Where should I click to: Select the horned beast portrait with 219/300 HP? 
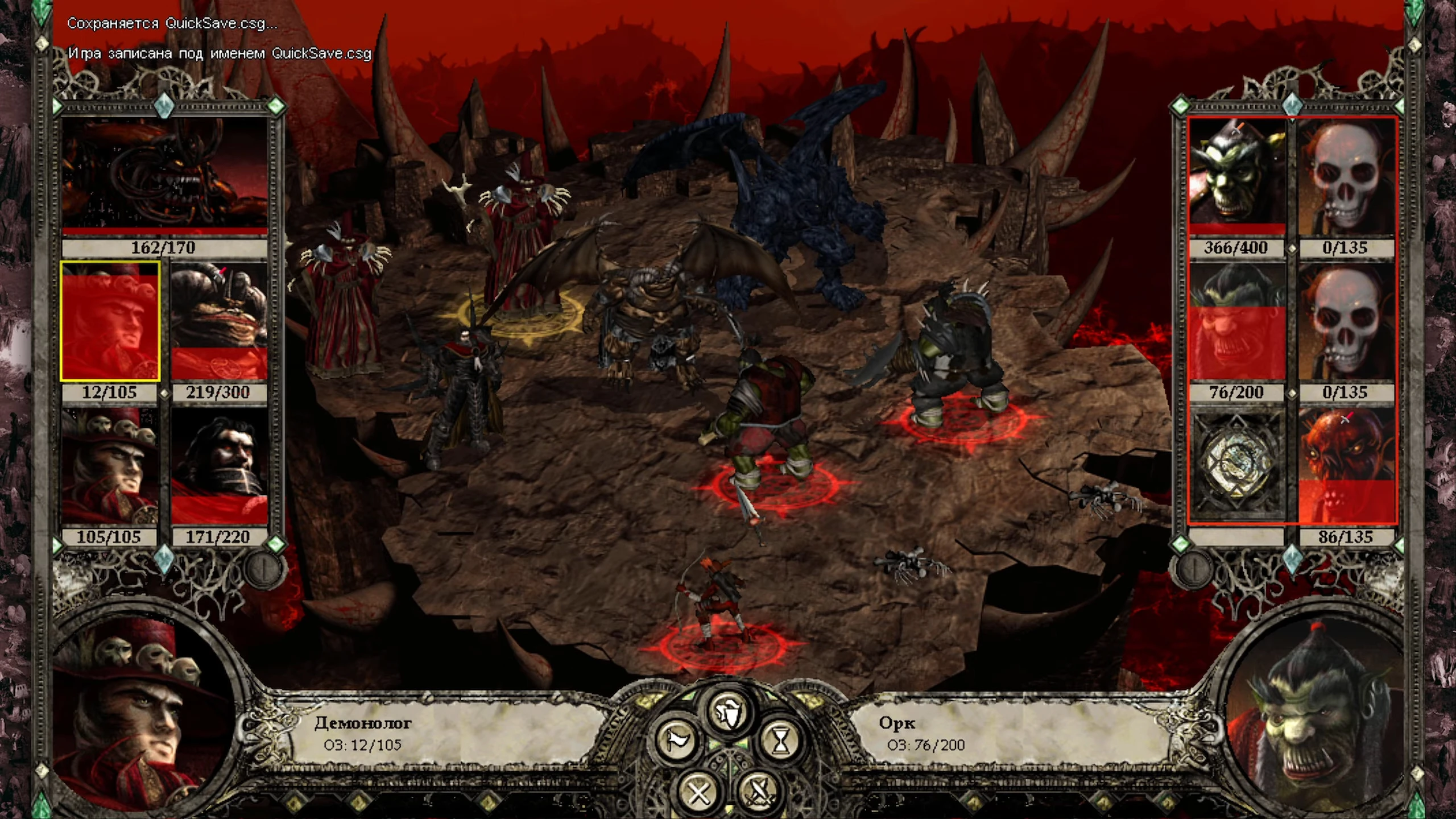[x=219, y=321]
